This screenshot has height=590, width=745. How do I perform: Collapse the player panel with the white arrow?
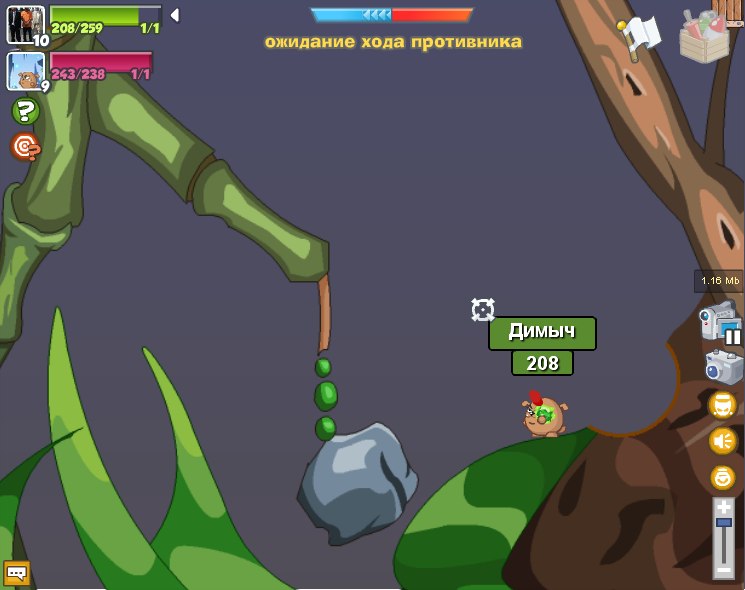[x=174, y=15]
